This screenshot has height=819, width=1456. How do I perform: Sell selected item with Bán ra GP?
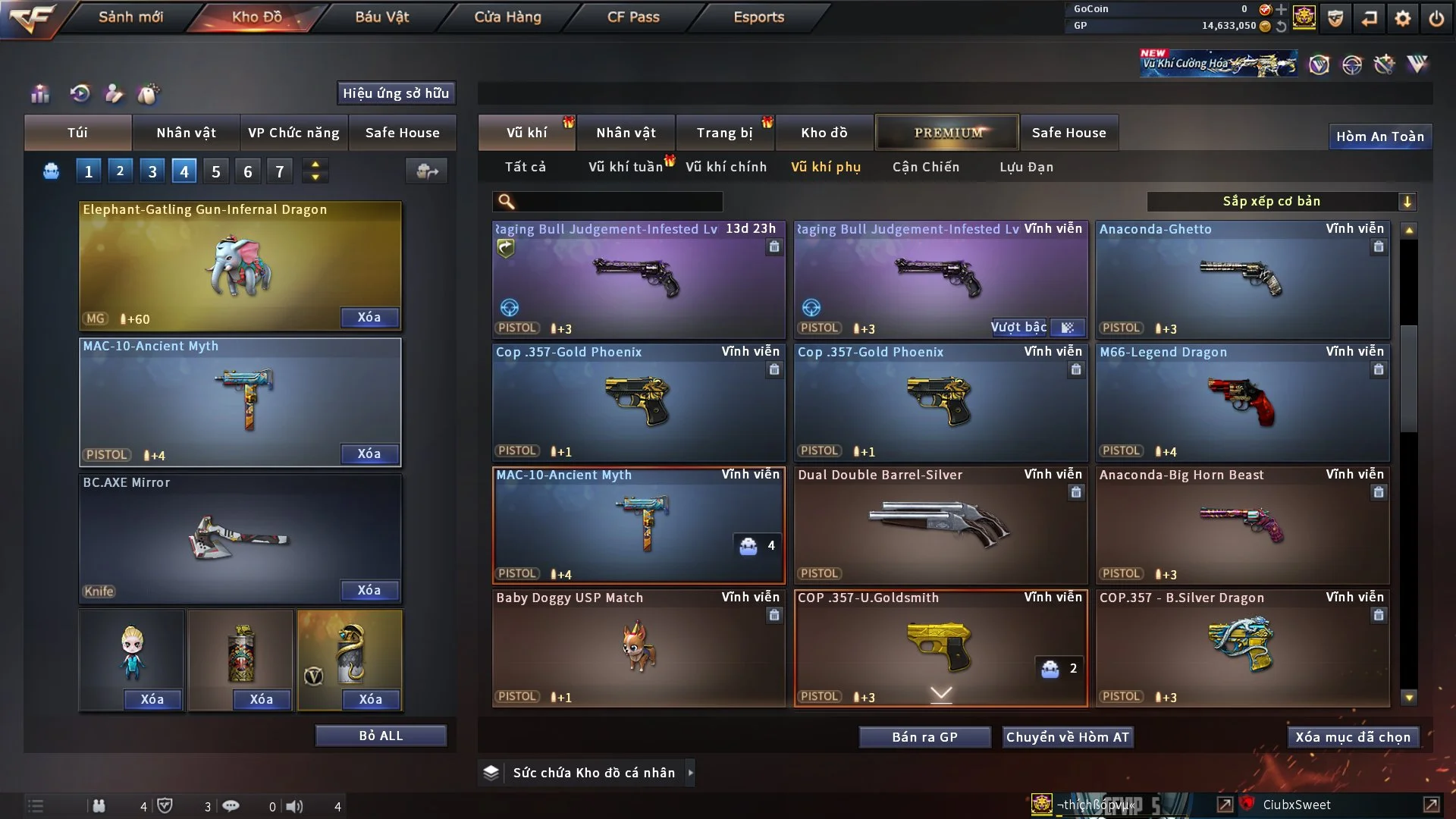(924, 737)
